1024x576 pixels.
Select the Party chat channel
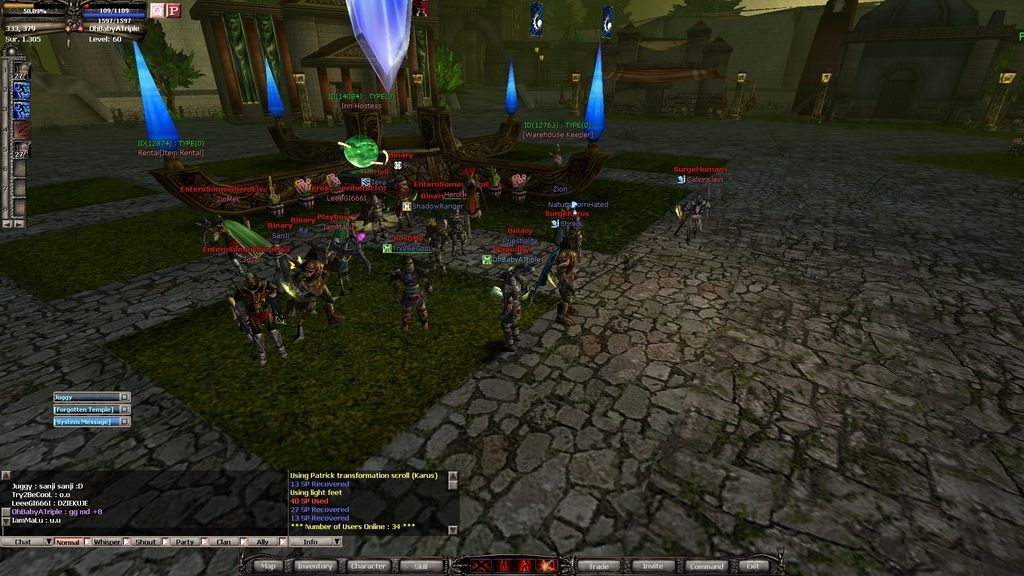coord(185,542)
